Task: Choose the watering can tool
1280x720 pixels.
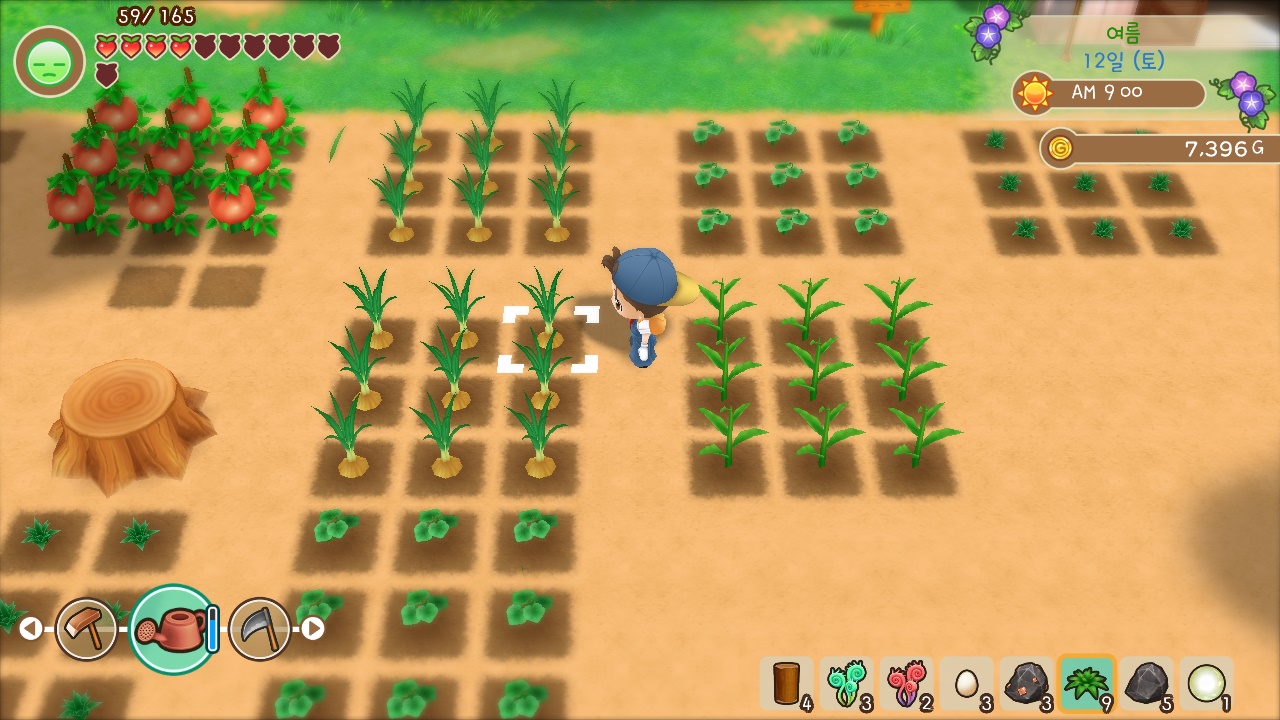Action: click(x=173, y=629)
